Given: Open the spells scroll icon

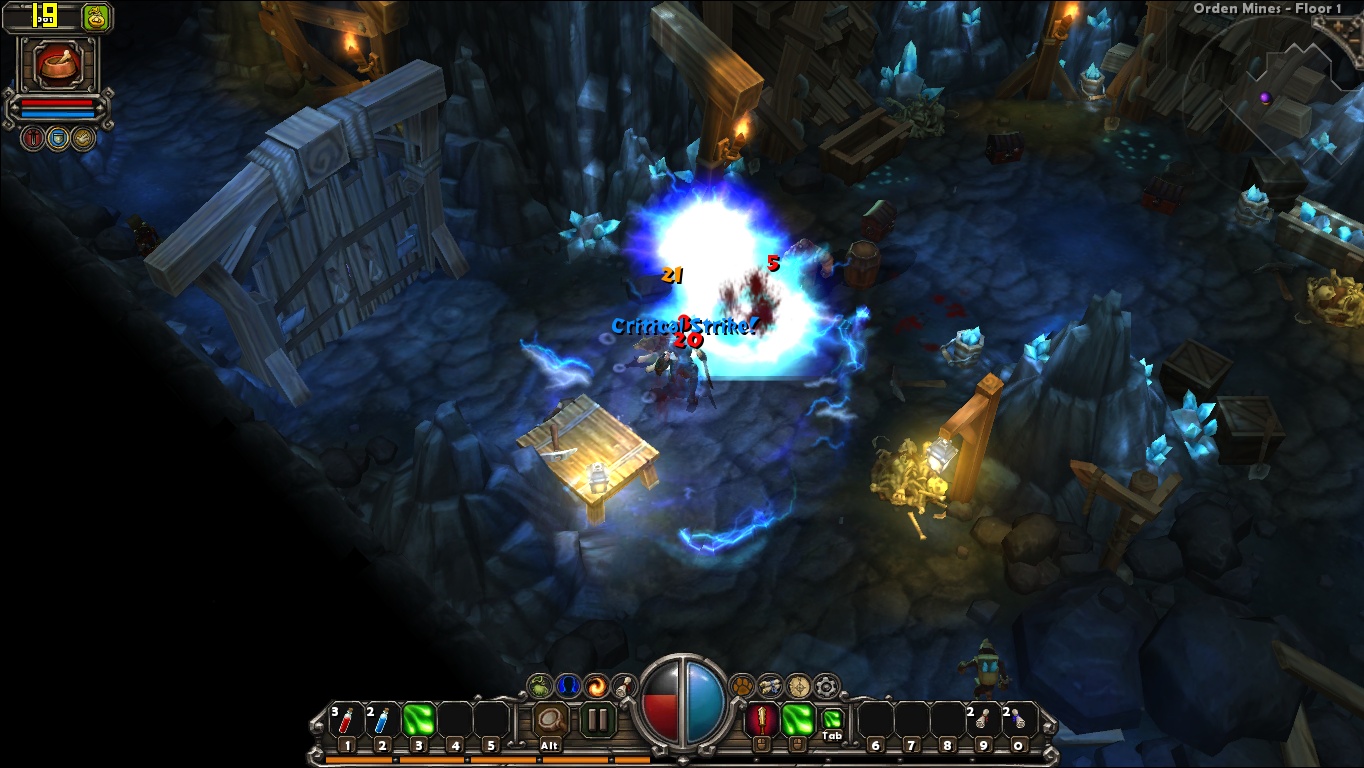Looking at the screenshot, I should [622, 685].
